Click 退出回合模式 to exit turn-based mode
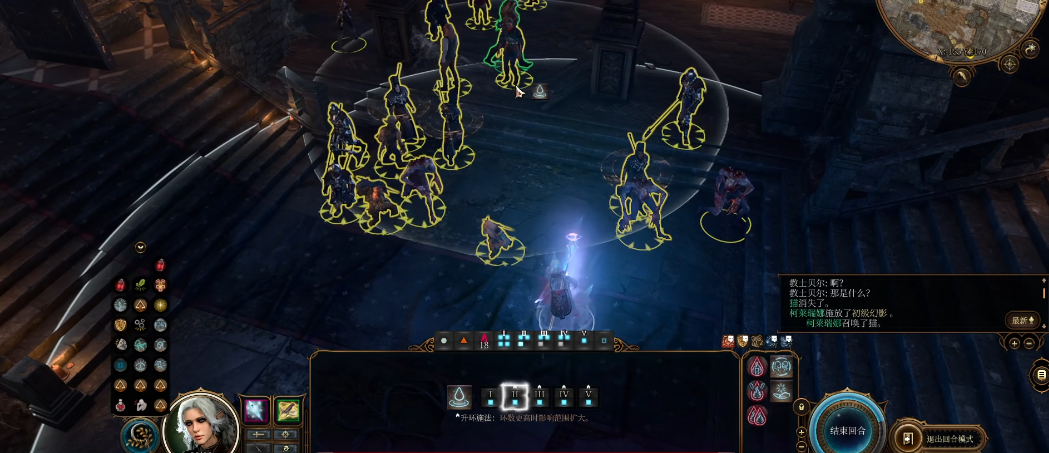 [x=937, y=438]
